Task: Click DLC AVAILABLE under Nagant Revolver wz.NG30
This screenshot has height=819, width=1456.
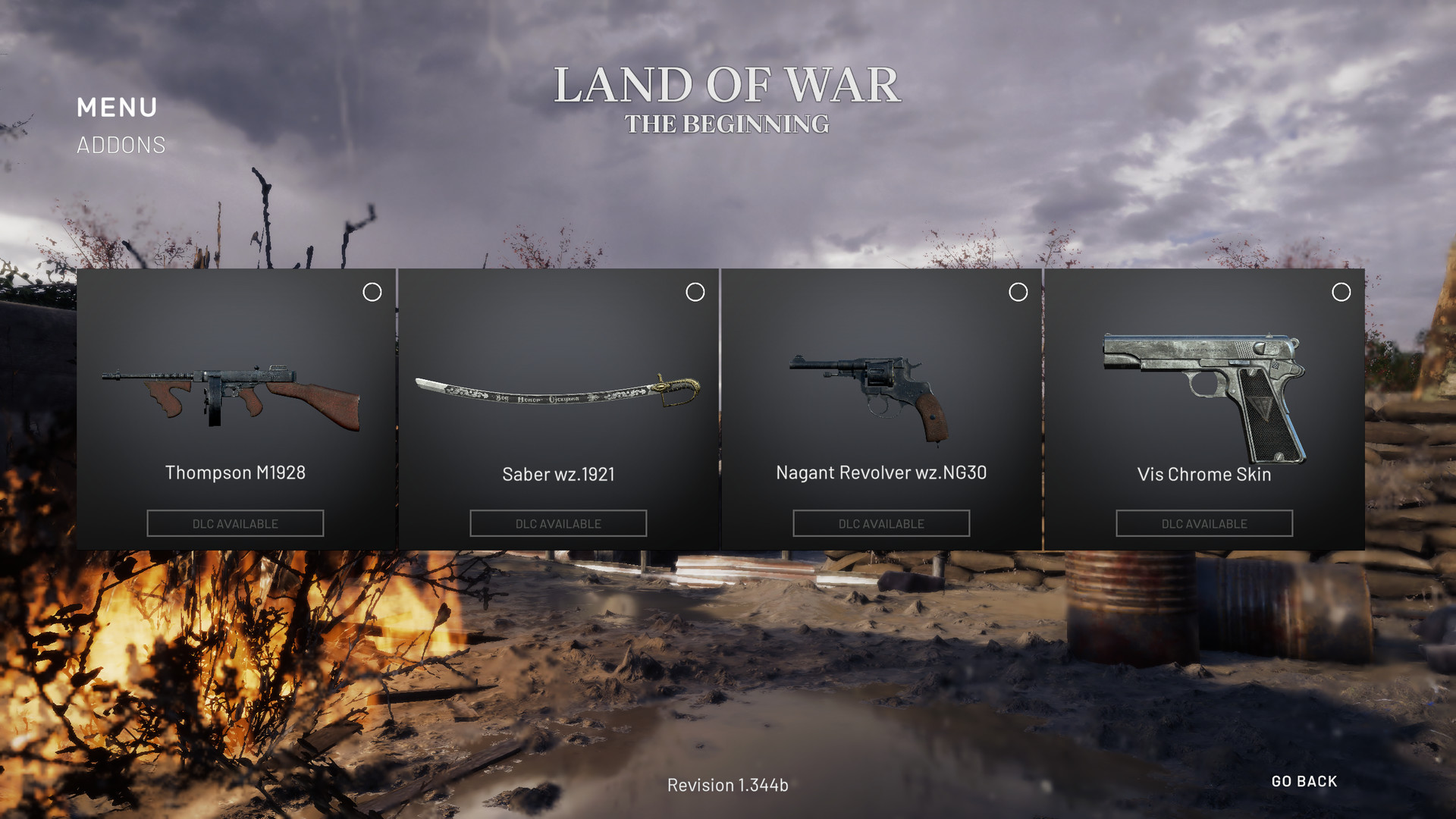Action: 881,522
